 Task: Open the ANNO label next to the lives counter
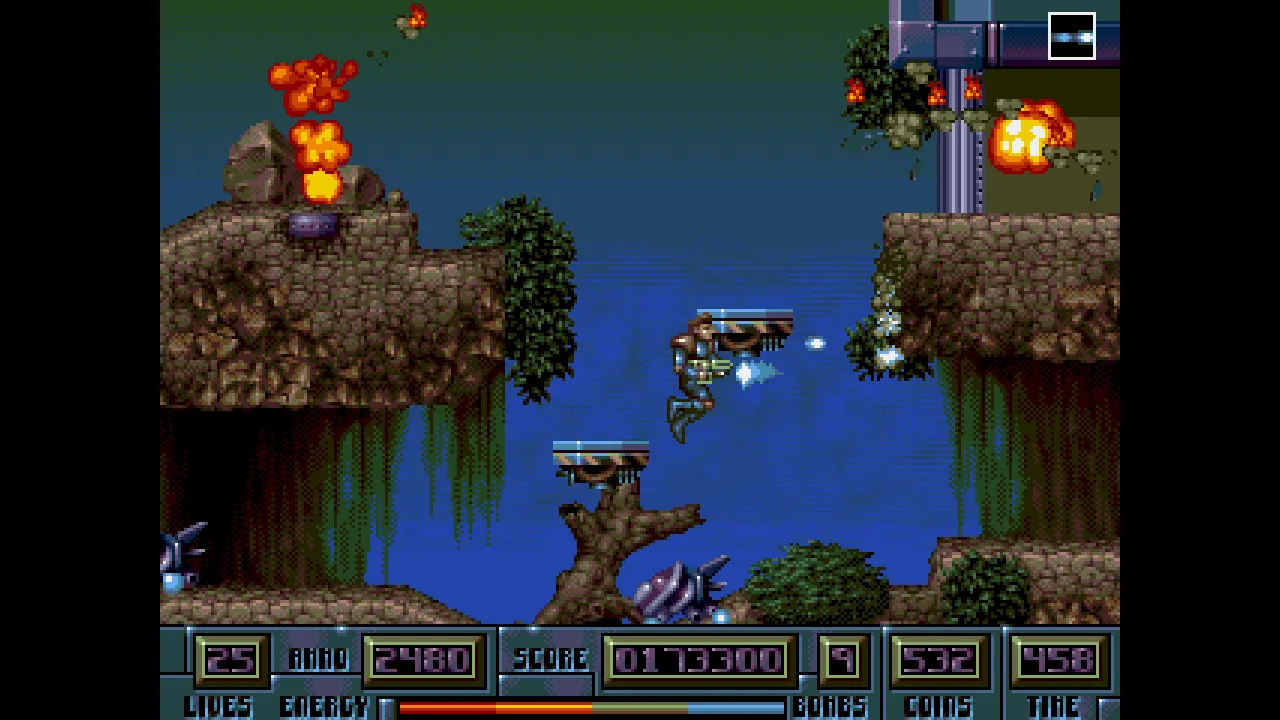(x=318, y=658)
